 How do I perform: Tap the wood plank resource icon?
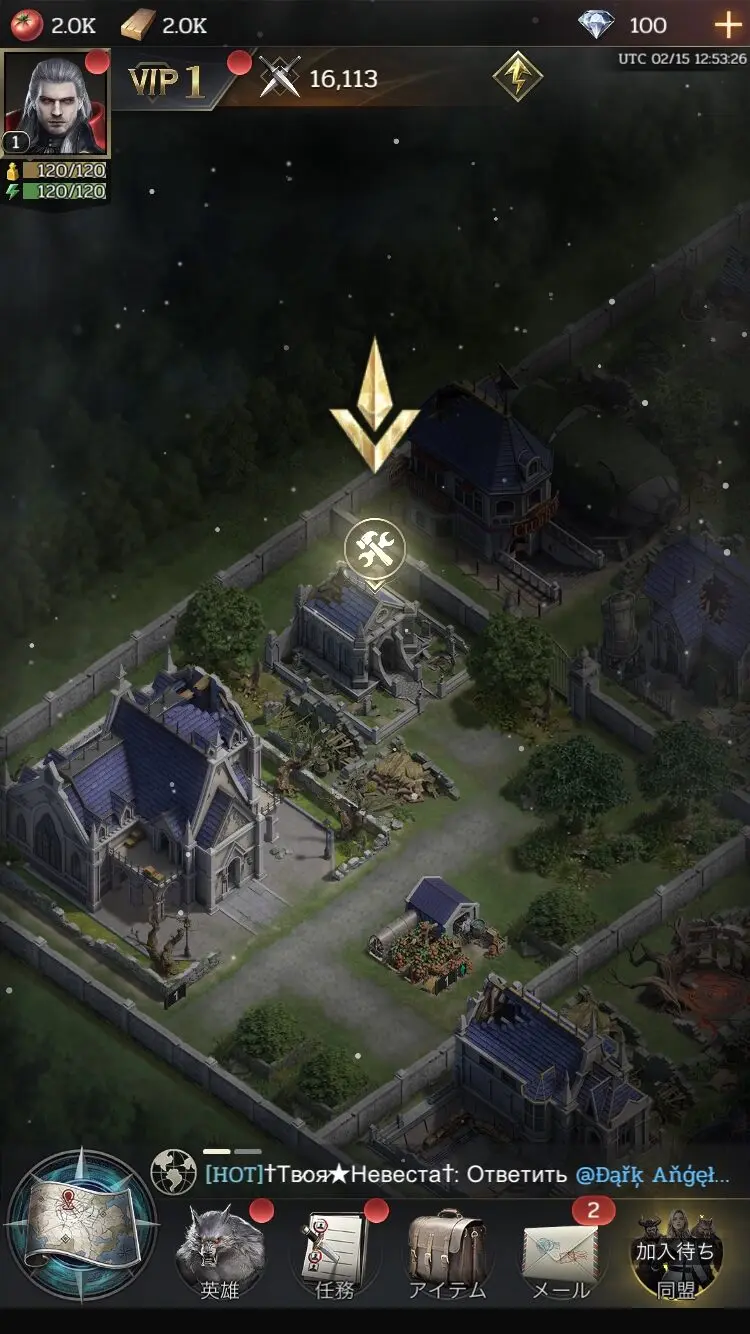[138, 25]
